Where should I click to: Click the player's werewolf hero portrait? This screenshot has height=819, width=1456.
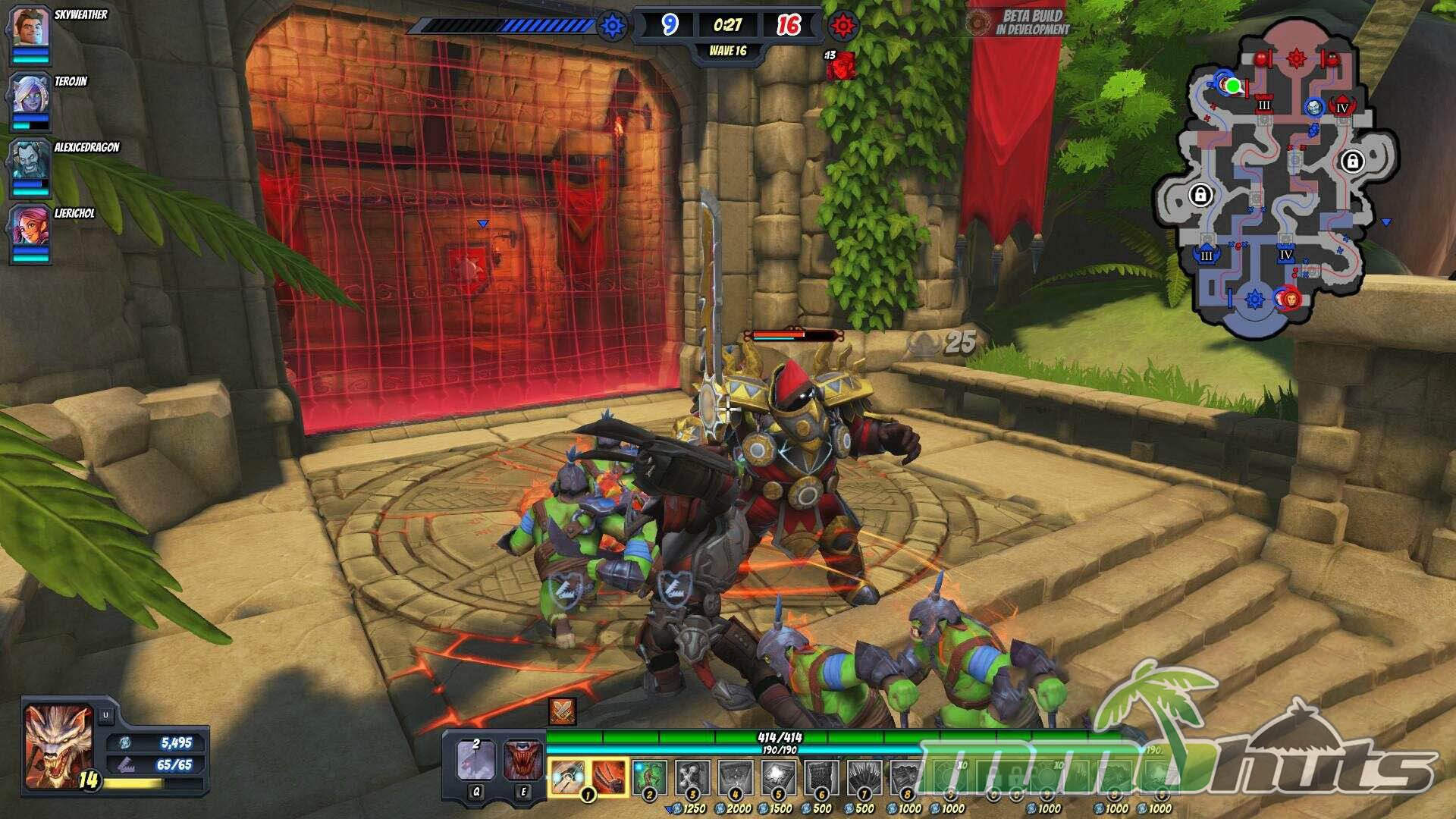tap(58, 744)
